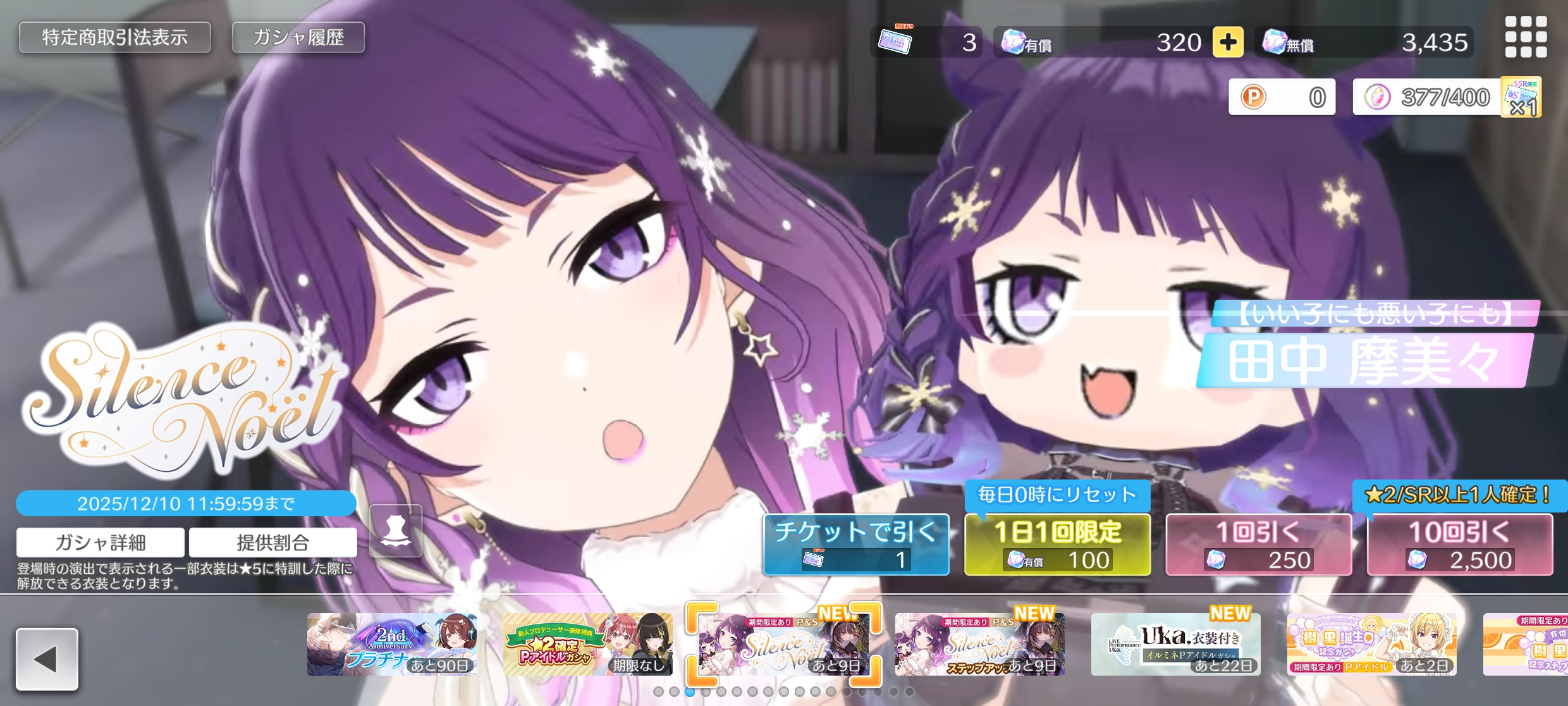Go back with the left arrow button

tap(47, 659)
